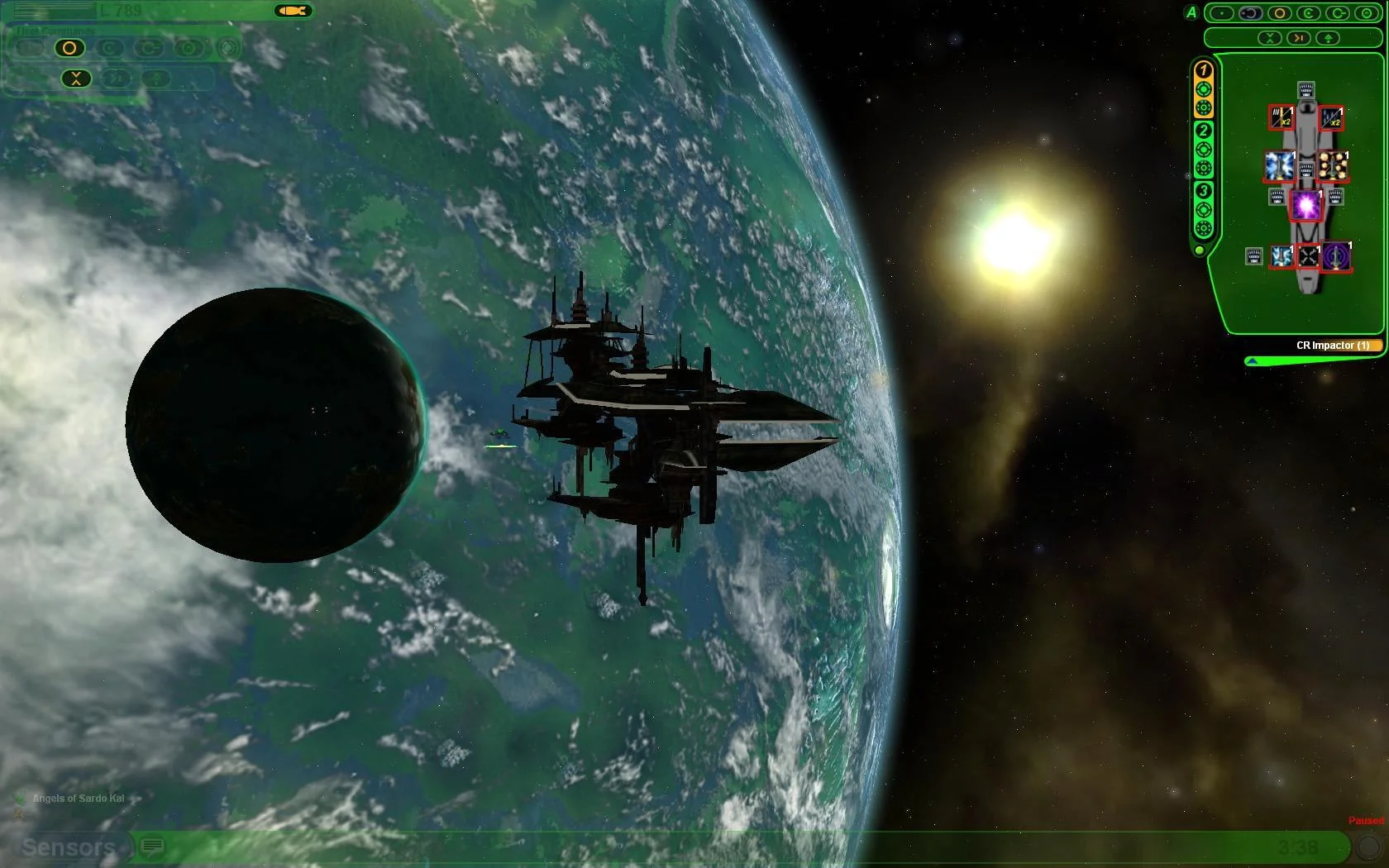This screenshot has width=1389, height=868.
Task: Click the x2 dual phaser slot on the schematic
Action: click(x=1281, y=117)
